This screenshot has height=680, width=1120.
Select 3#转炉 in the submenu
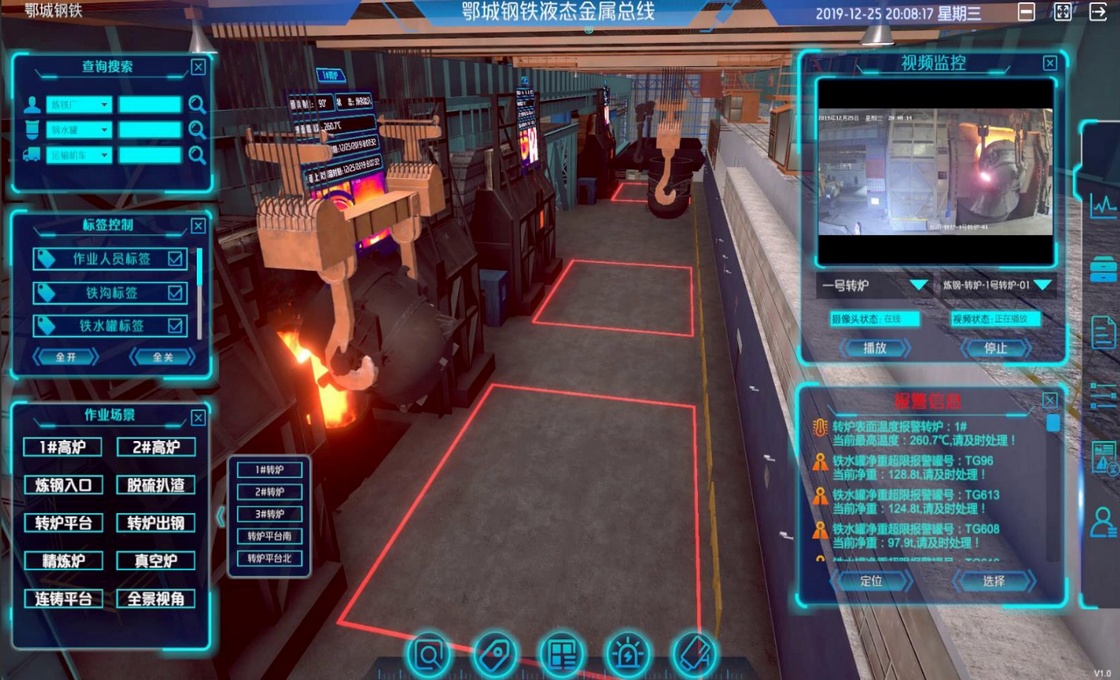(269, 514)
